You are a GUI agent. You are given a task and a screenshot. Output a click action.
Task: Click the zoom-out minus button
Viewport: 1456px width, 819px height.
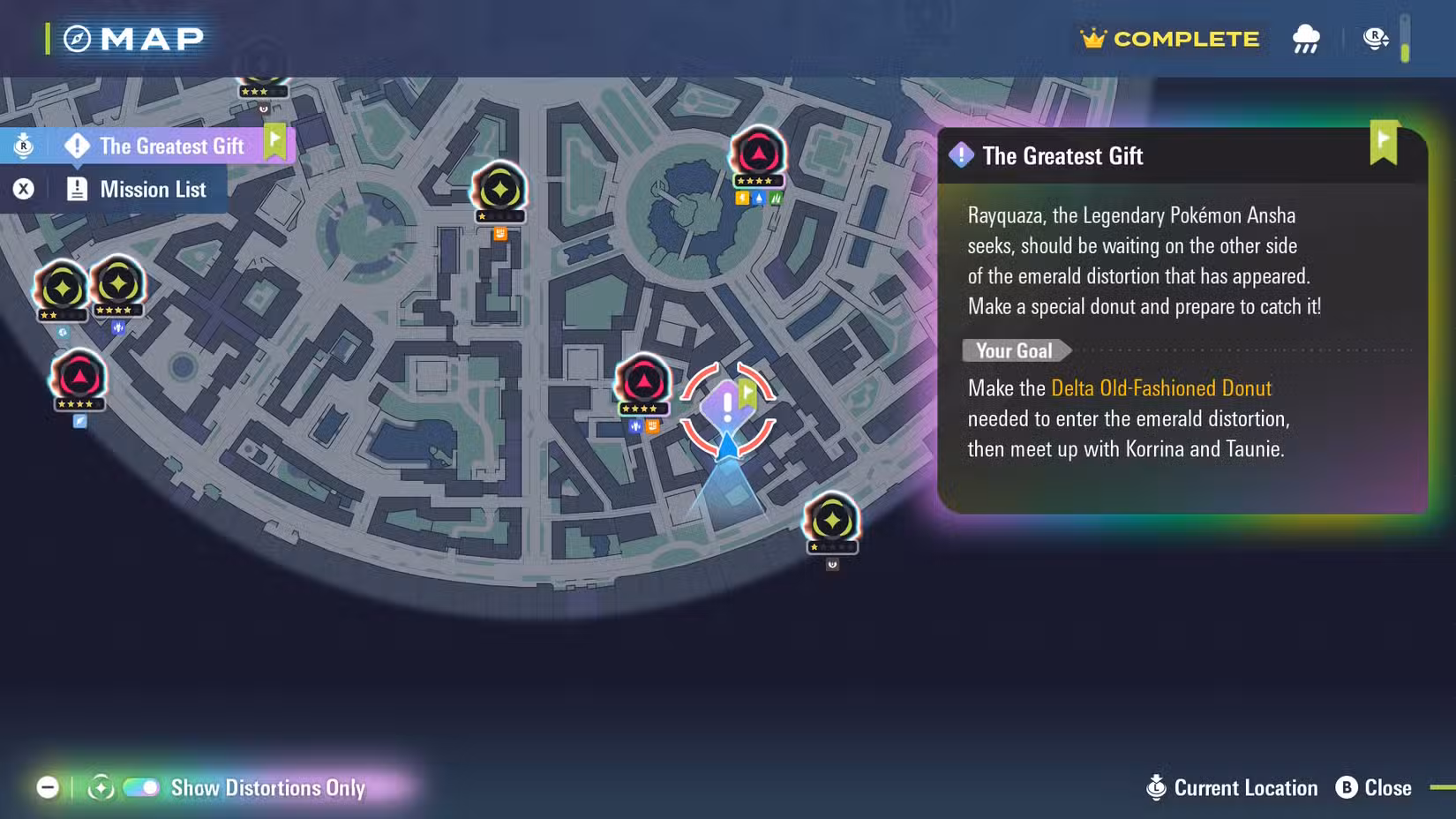48,787
